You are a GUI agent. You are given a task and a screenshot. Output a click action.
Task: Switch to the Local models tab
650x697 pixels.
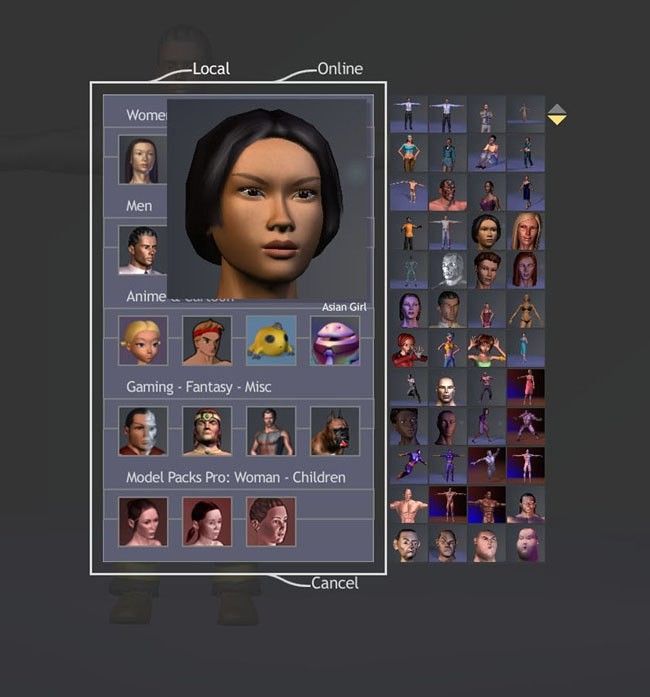(210, 68)
